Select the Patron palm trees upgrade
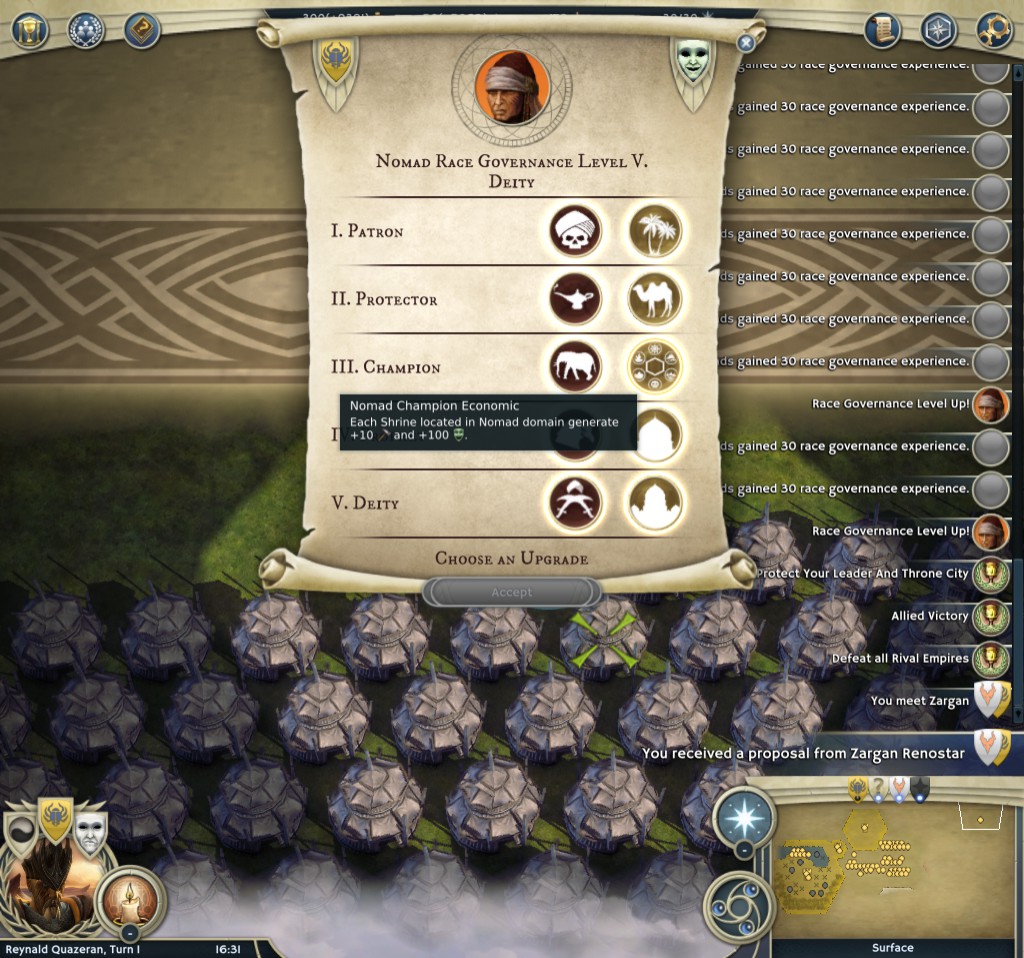The image size is (1024, 958). point(655,231)
